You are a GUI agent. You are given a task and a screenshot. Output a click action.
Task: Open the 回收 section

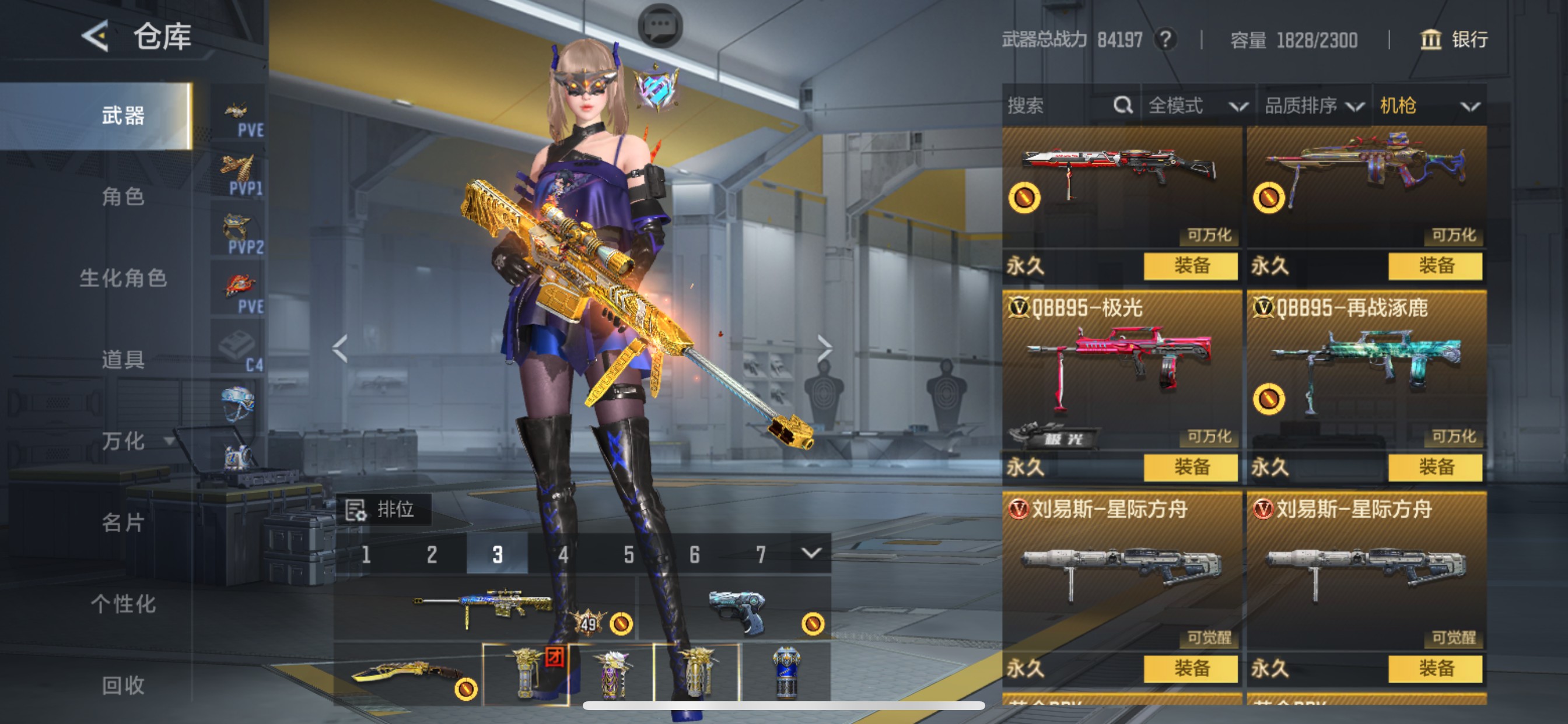(123, 685)
